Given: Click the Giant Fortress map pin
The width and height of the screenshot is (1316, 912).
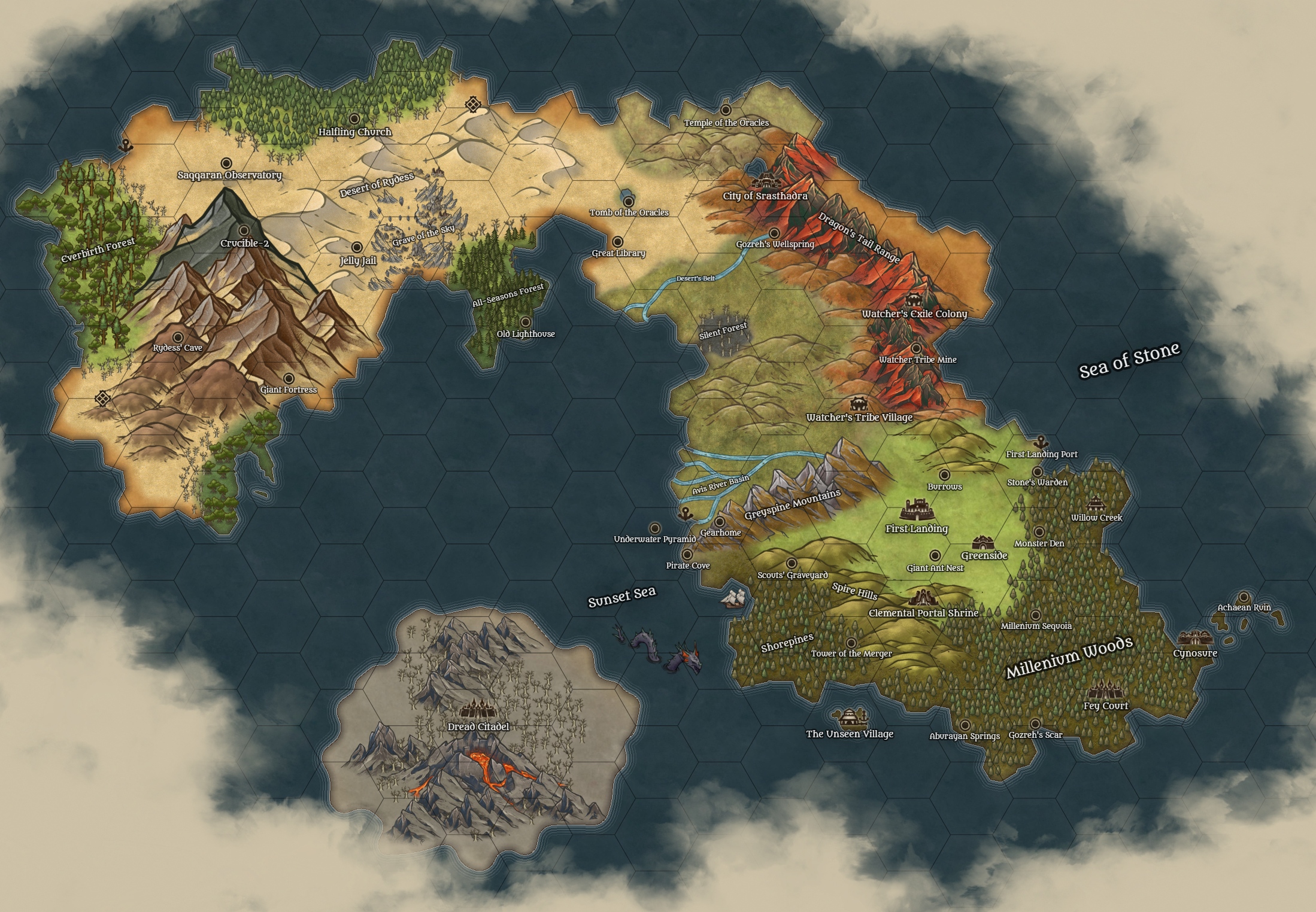Looking at the screenshot, I should pyautogui.click(x=289, y=378).
